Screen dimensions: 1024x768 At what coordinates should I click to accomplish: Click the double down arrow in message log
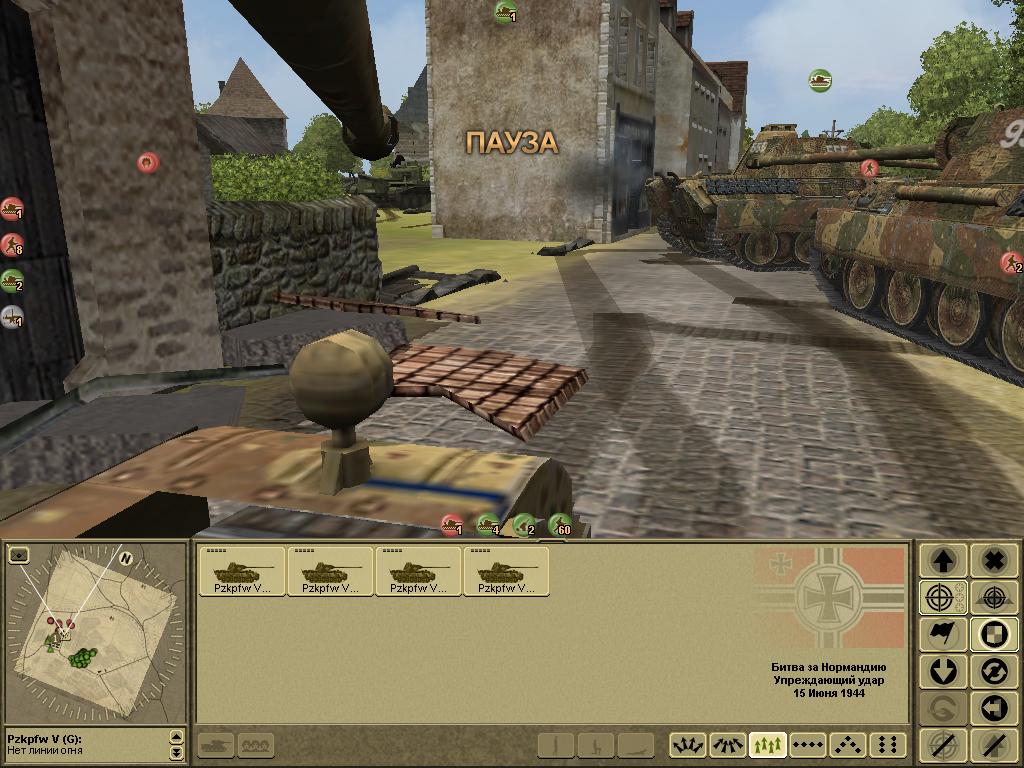(x=177, y=752)
